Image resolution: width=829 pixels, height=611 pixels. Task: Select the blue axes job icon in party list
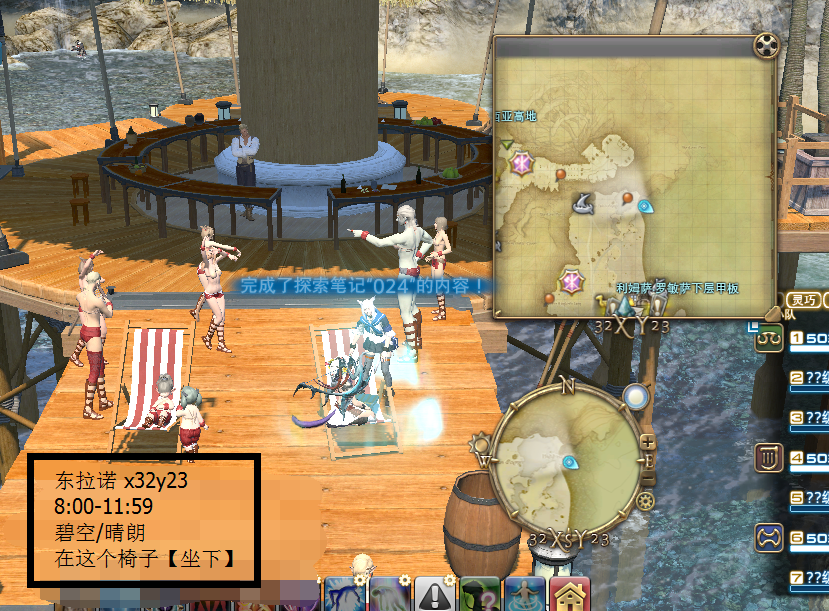(x=768, y=538)
